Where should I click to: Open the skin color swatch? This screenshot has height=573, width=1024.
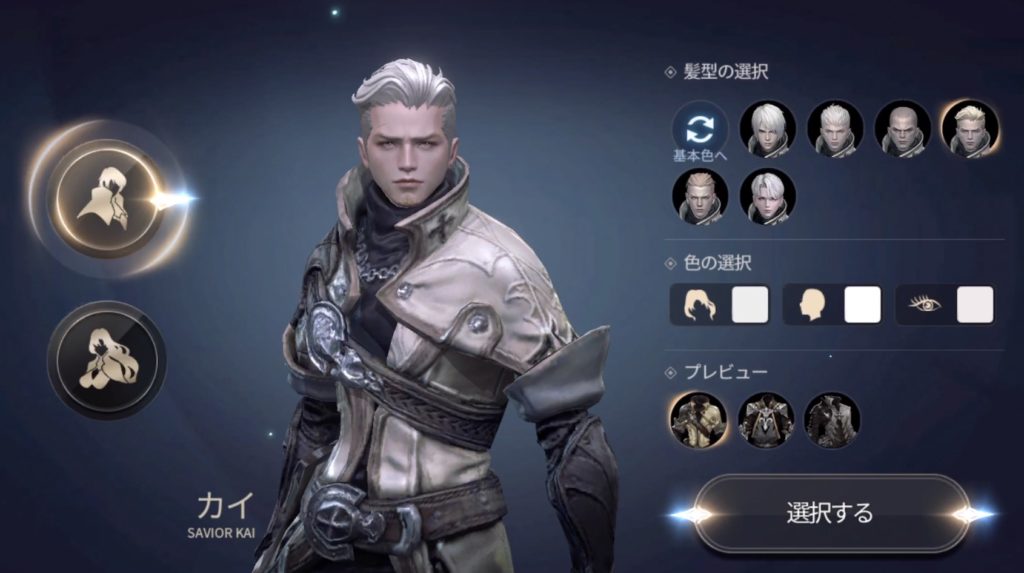click(x=862, y=304)
